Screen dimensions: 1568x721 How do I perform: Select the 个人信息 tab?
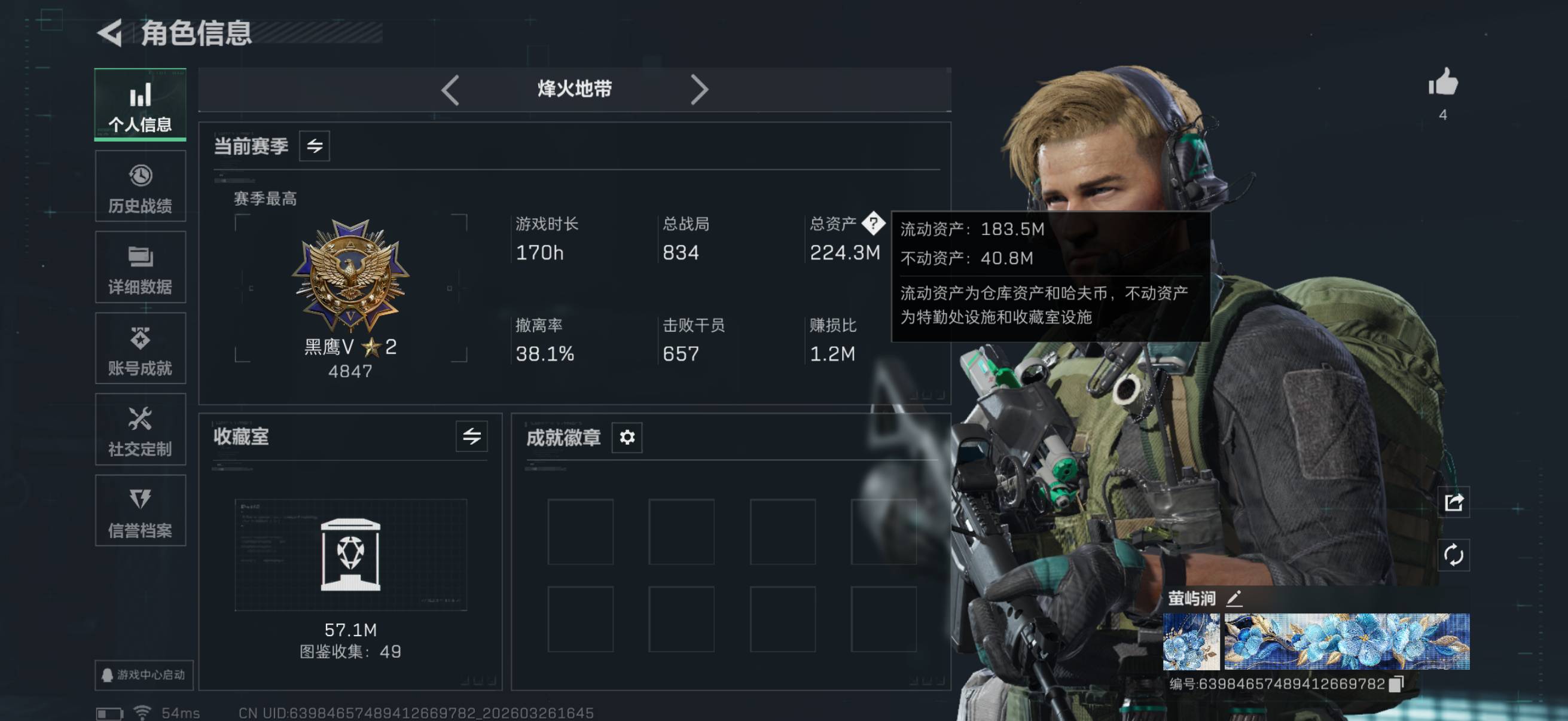(140, 105)
